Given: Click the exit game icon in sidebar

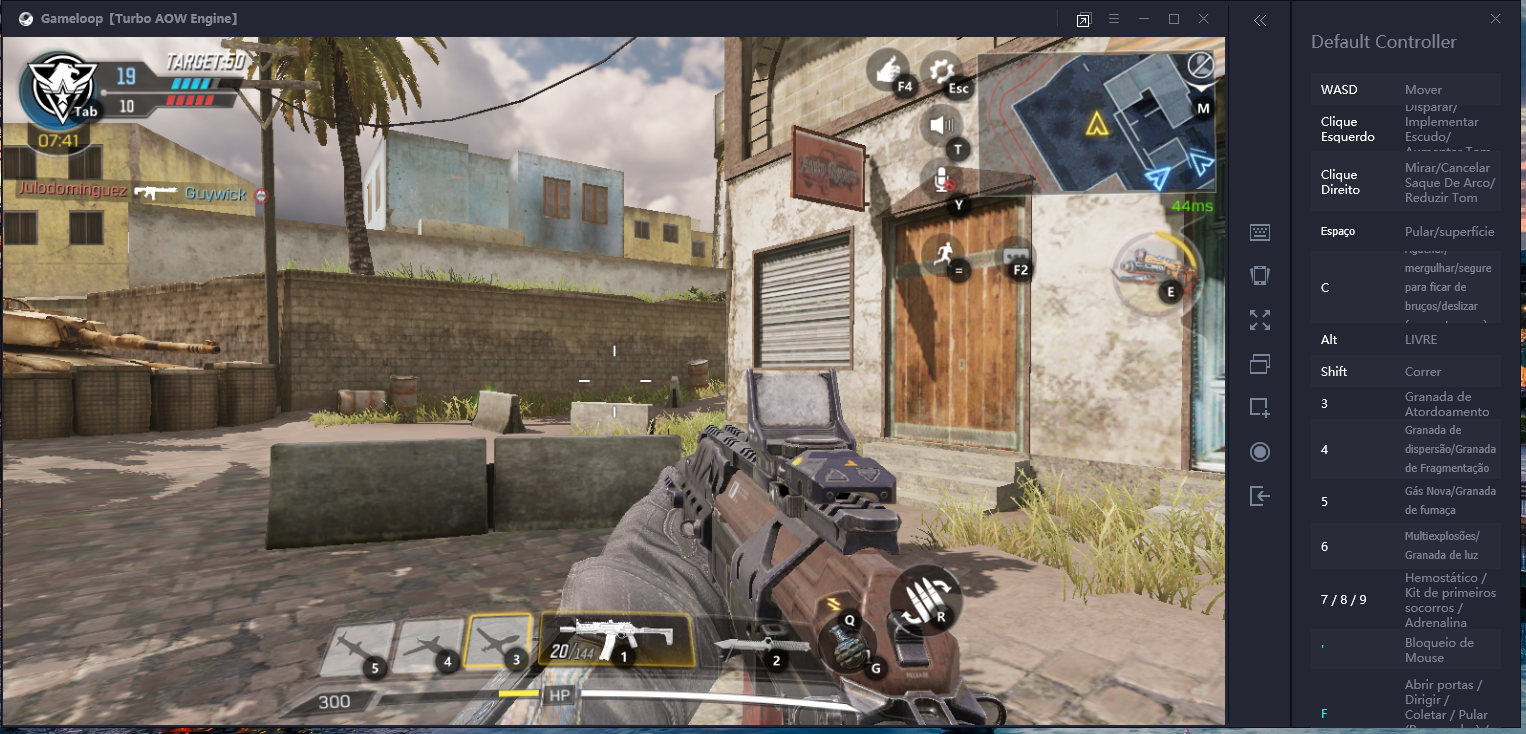Looking at the screenshot, I should tap(1260, 496).
